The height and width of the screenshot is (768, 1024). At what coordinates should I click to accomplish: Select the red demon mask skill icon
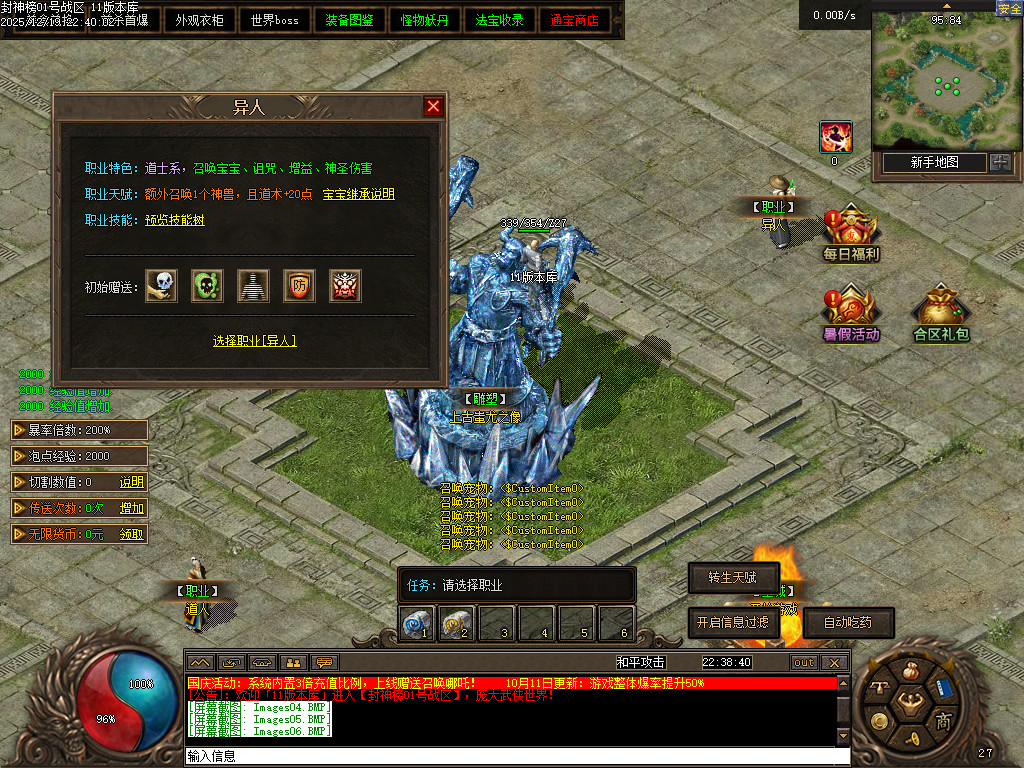[x=345, y=286]
